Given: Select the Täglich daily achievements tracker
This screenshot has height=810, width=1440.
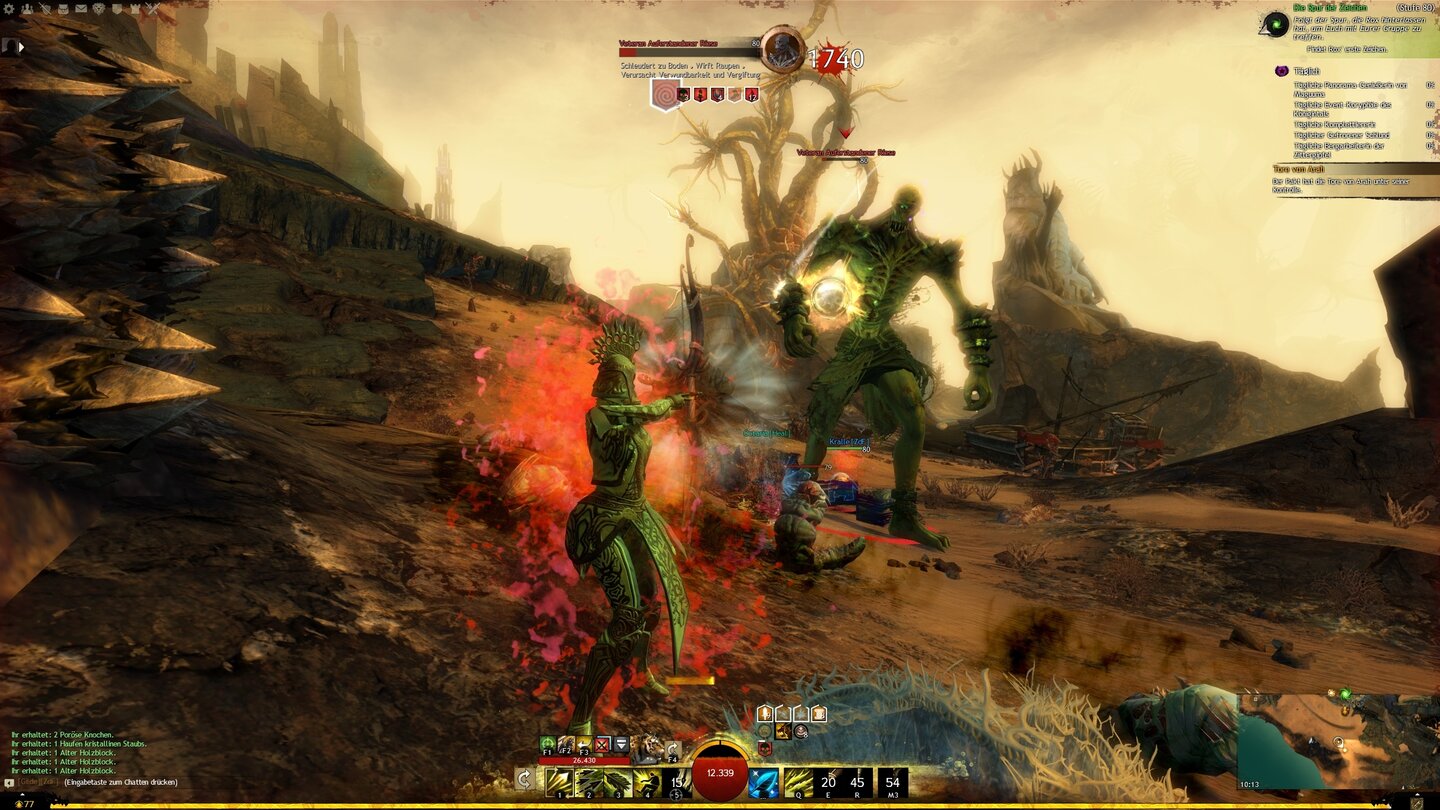Looking at the screenshot, I should point(1307,72).
